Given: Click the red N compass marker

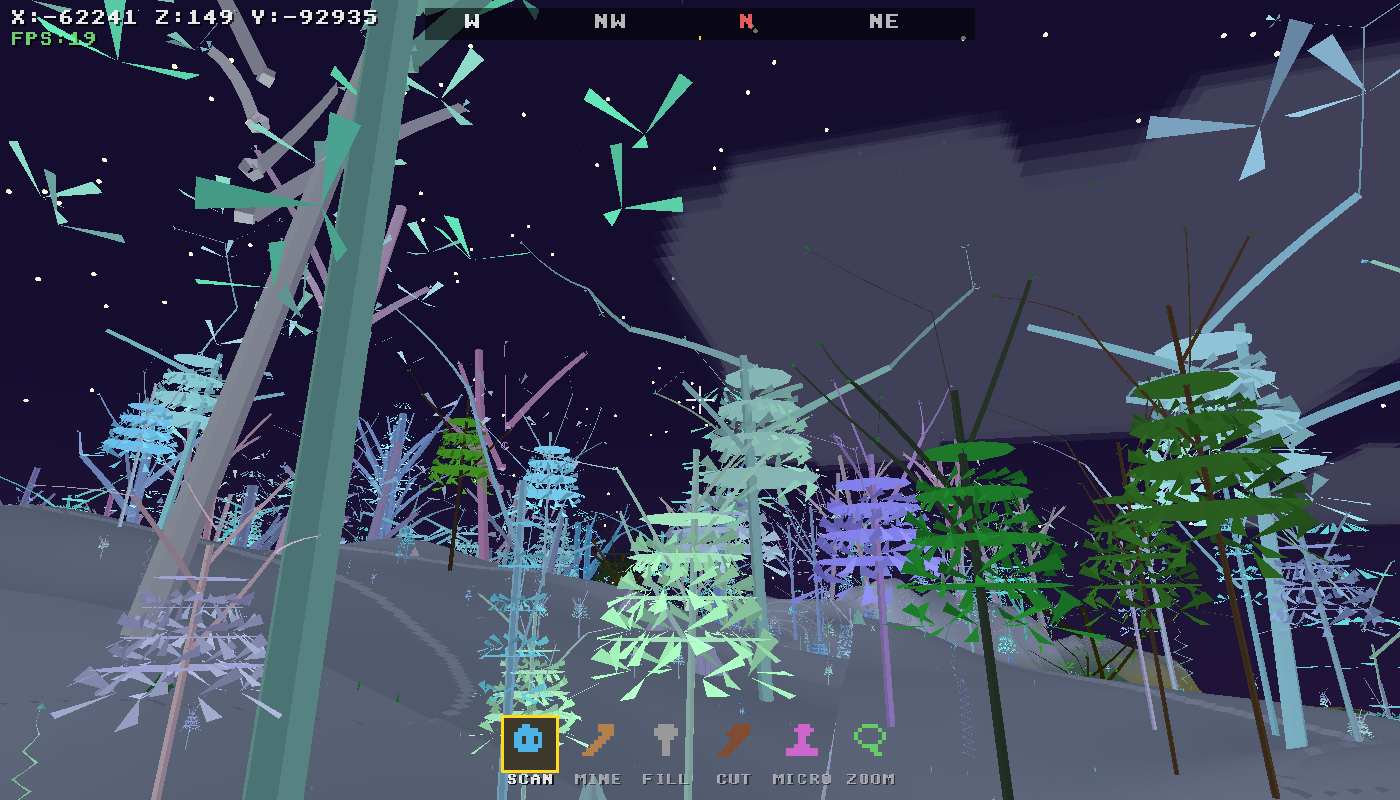Looking at the screenshot, I should click(745, 21).
